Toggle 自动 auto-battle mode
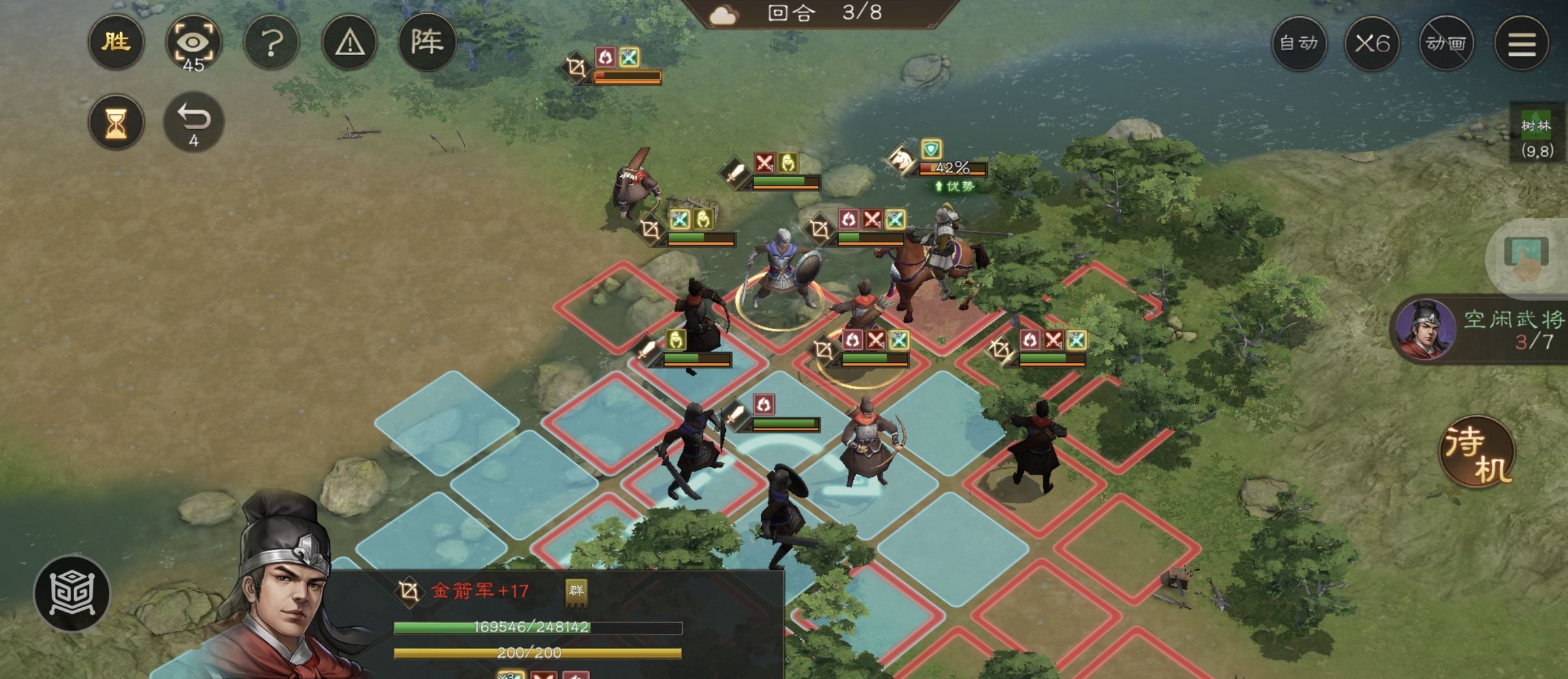This screenshot has height=679, width=1568. tap(1300, 43)
